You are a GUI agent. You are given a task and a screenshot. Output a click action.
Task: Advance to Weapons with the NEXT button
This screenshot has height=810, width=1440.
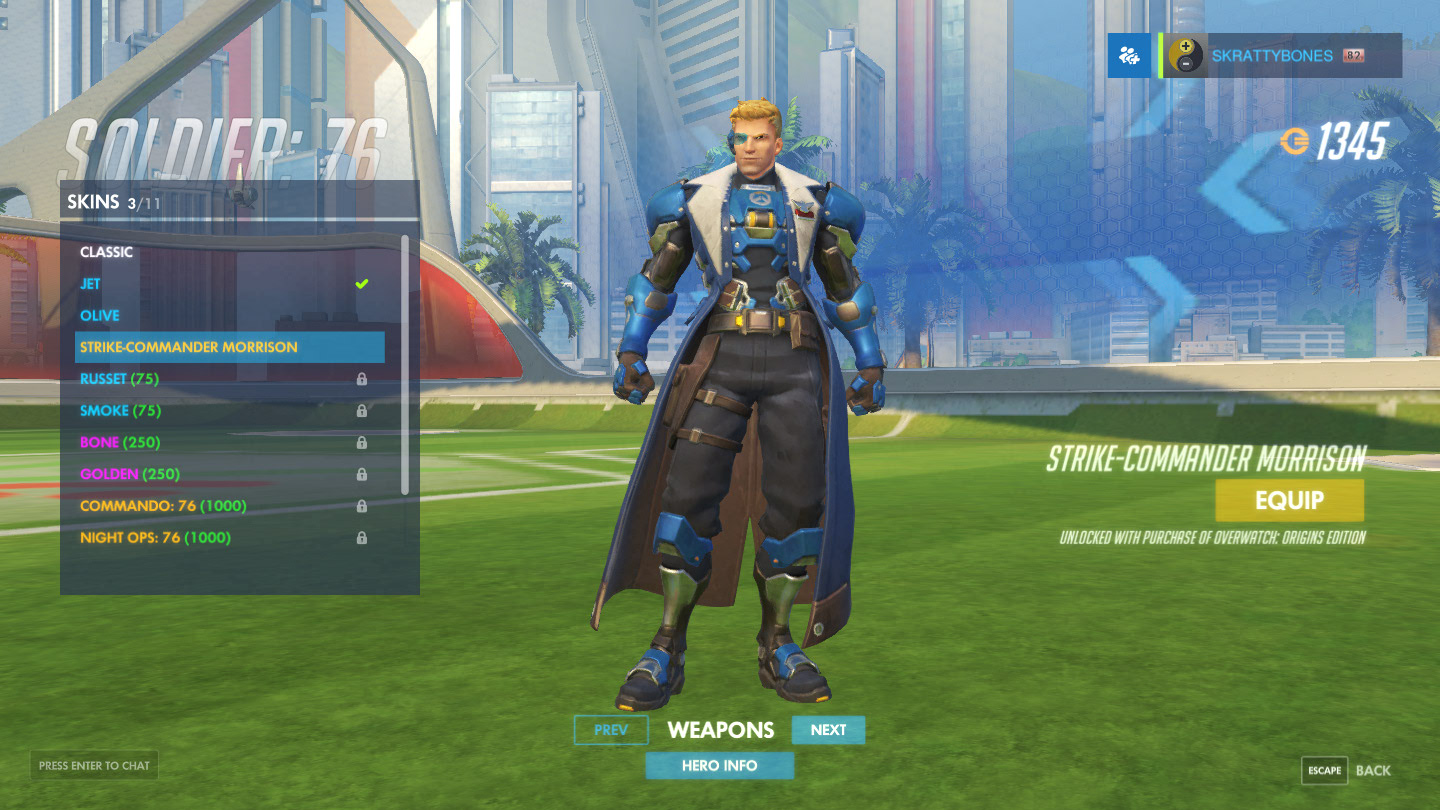pyautogui.click(x=828, y=730)
